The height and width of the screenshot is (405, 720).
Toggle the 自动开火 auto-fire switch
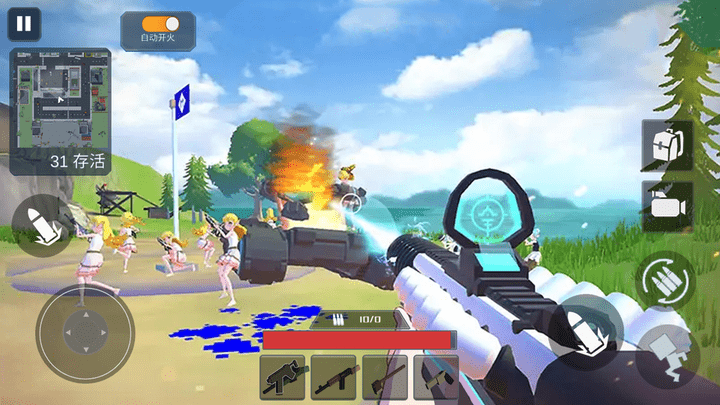(158, 23)
